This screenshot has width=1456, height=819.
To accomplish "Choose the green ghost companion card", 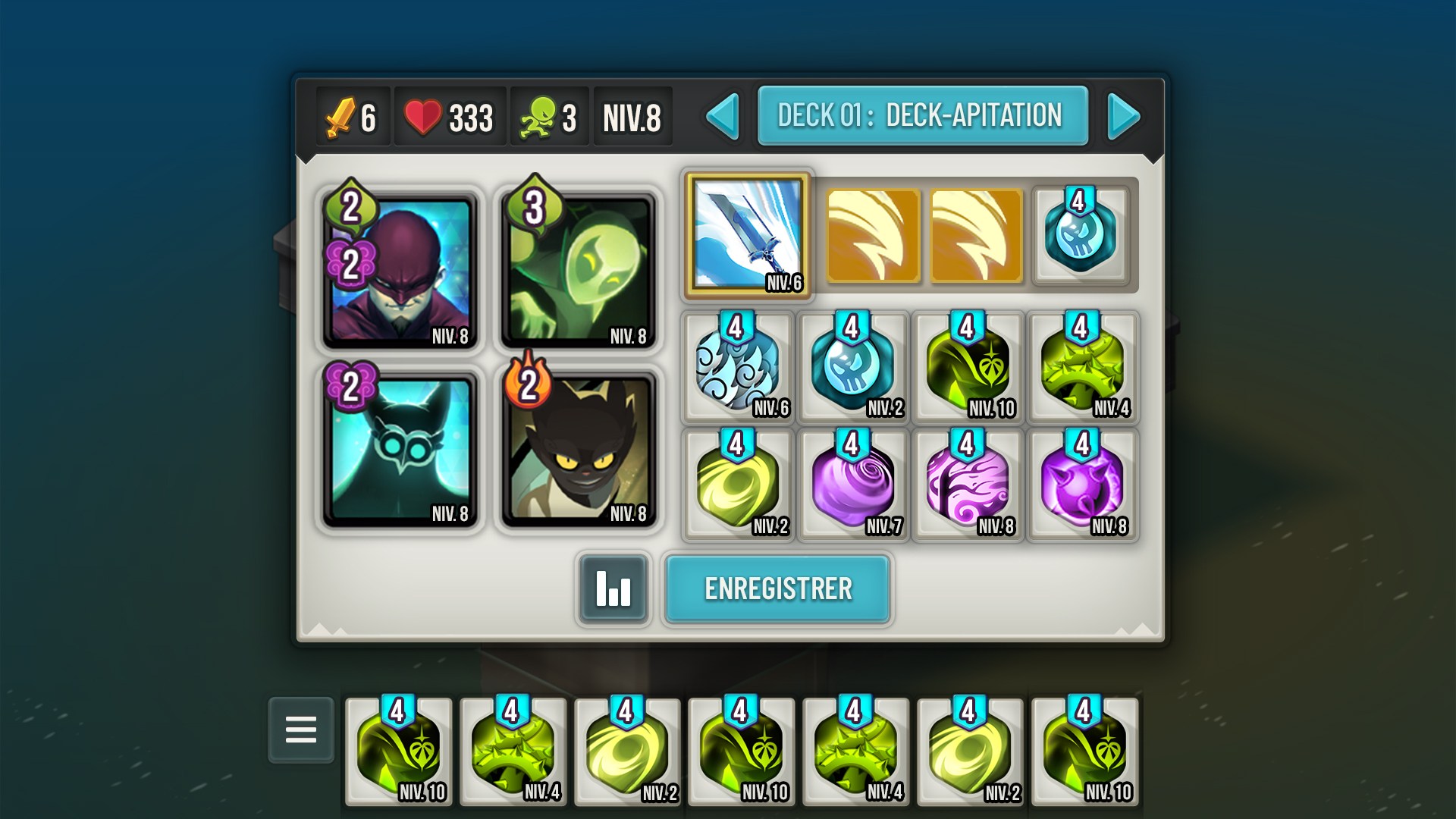I will click(578, 270).
